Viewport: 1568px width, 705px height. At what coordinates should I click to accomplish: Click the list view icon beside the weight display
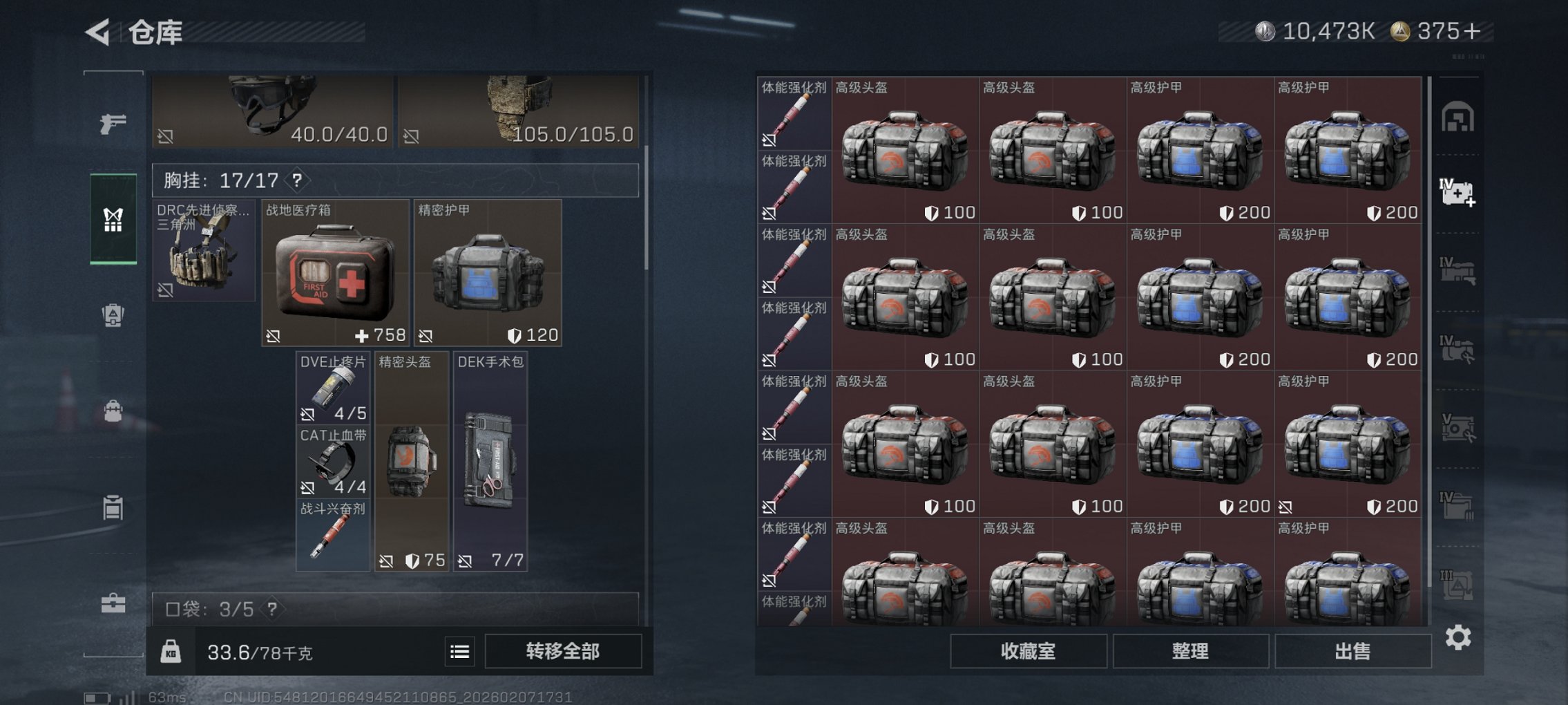pyautogui.click(x=458, y=652)
